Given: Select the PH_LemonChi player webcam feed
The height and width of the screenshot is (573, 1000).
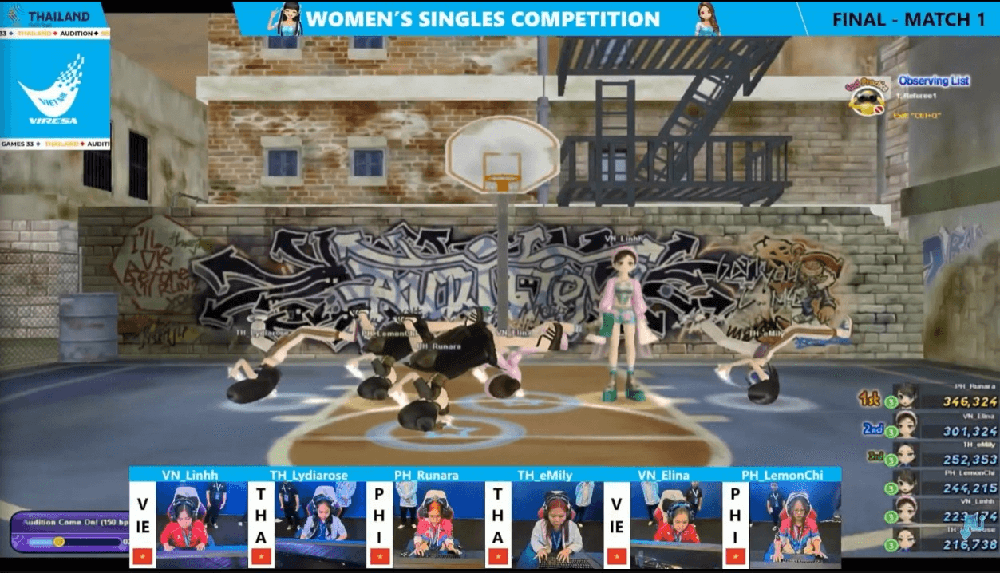Looking at the screenshot, I should coord(781,515).
